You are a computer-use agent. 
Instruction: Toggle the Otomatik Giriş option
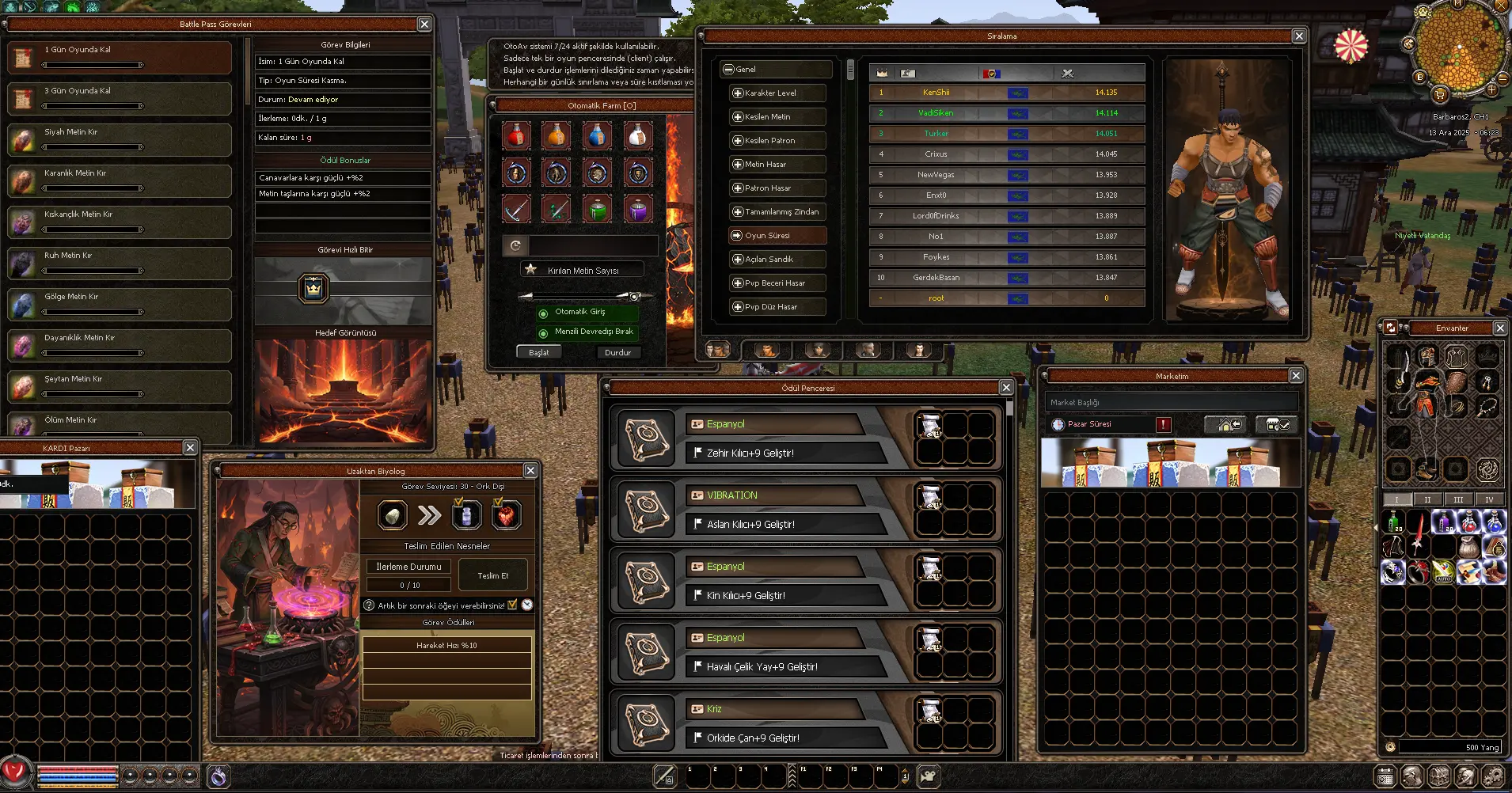point(543,313)
